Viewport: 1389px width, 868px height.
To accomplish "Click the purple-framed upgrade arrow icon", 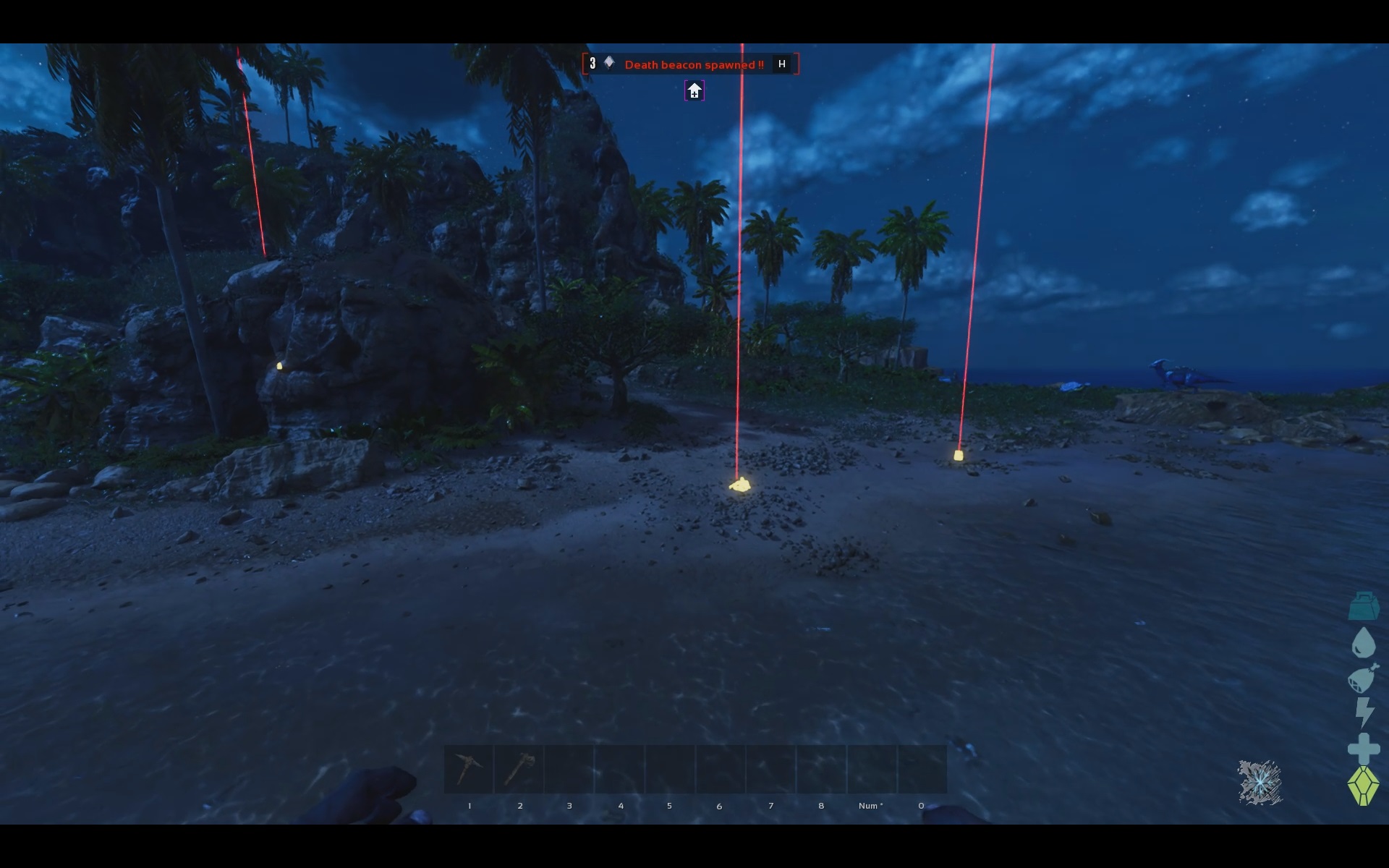I will click(694, 90).
